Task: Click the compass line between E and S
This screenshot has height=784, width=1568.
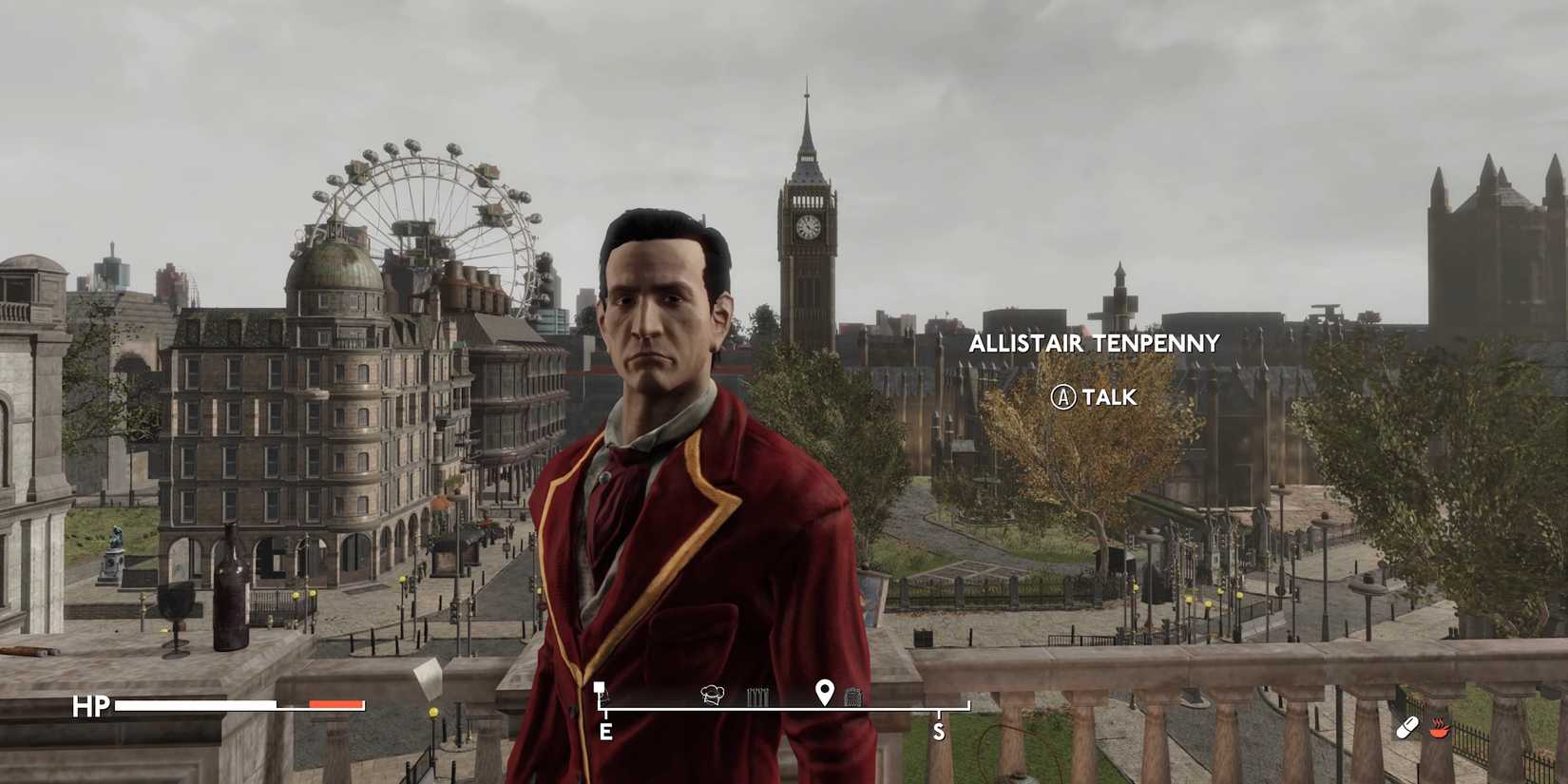Action: point(770,707)
